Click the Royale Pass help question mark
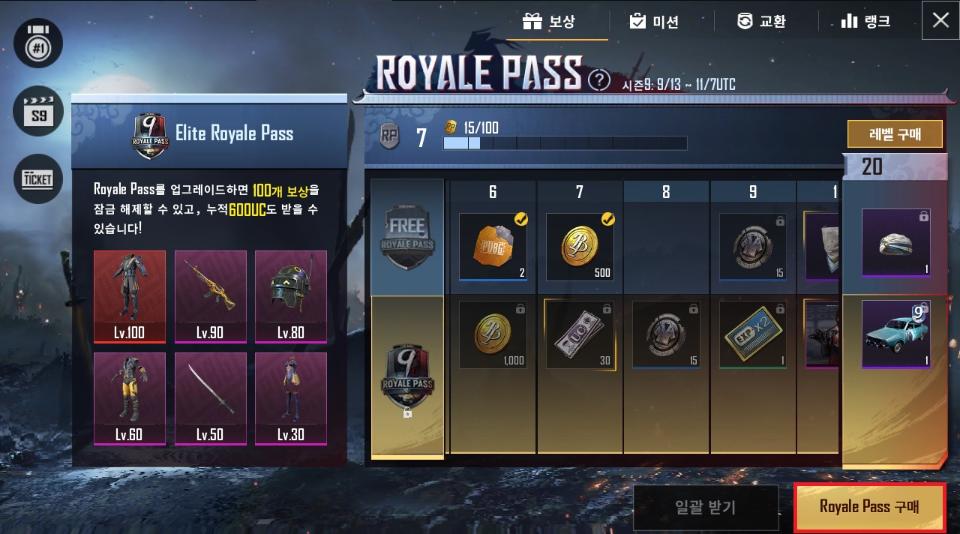Viewport: 960px width, 534px height. point(599,80)
